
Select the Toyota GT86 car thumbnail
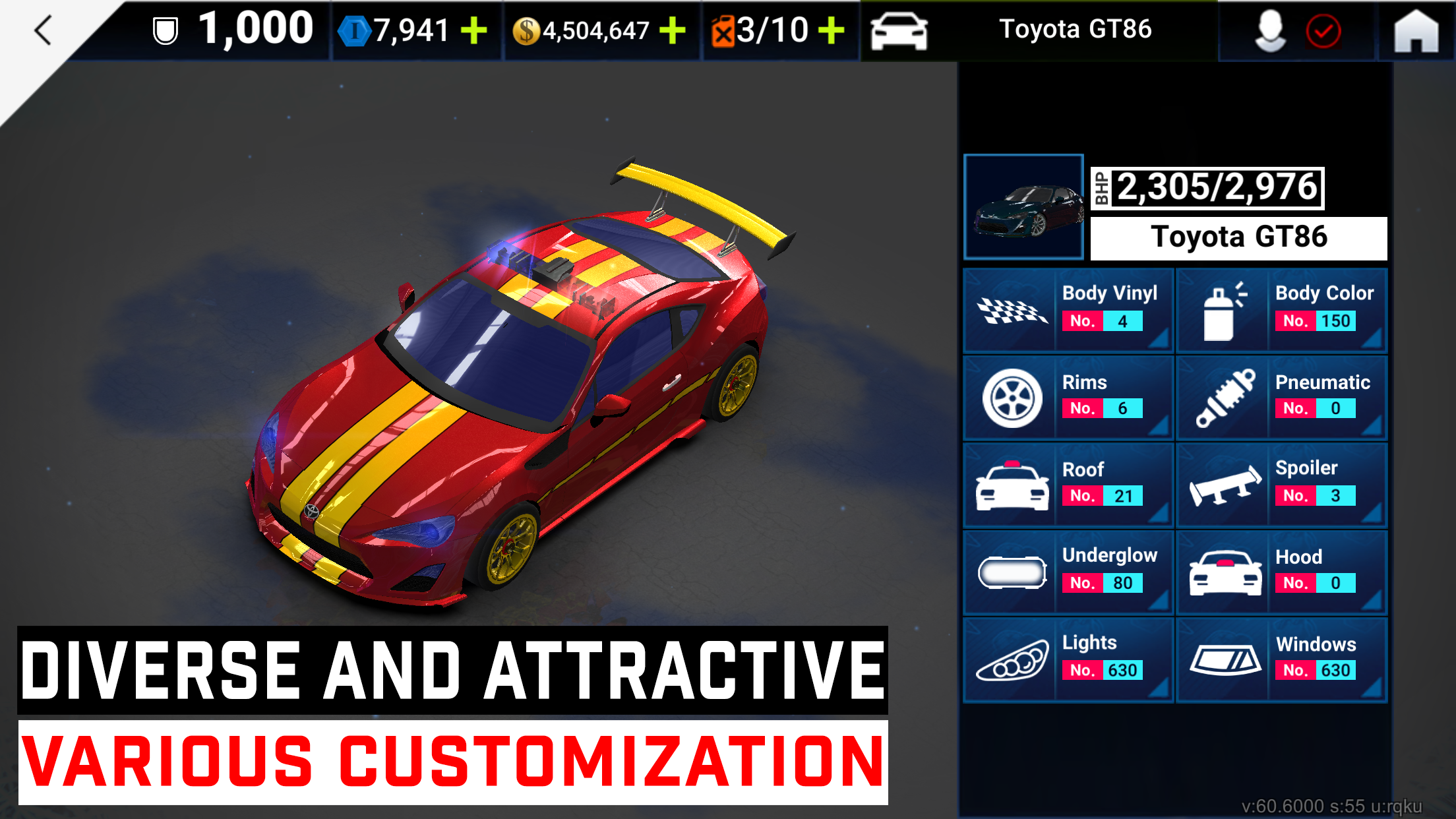(x=1023, y=208)
